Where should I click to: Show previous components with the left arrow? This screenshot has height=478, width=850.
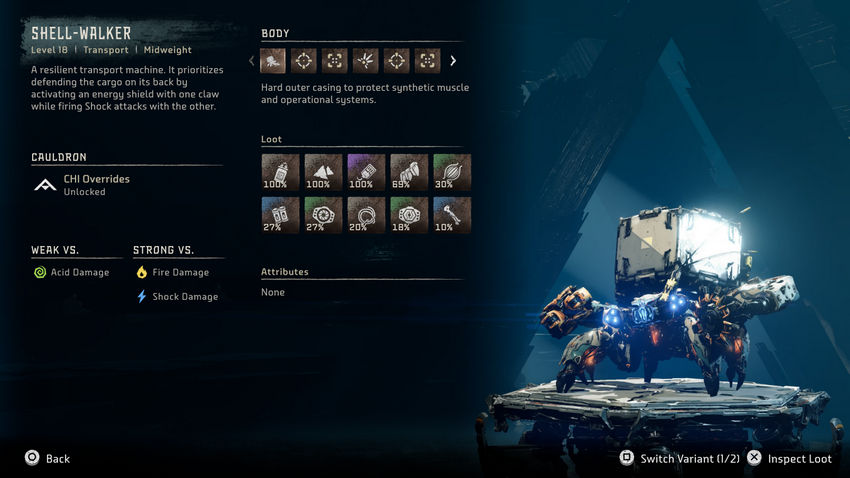click(252, 61)
